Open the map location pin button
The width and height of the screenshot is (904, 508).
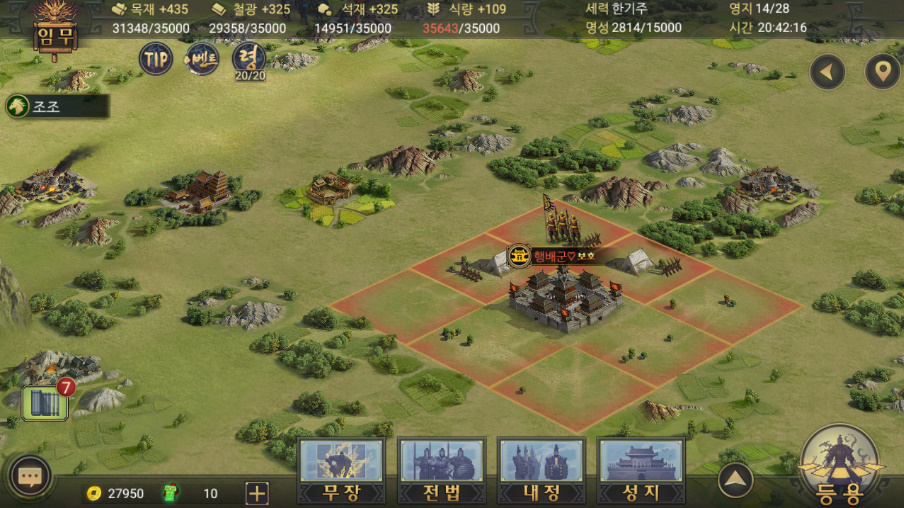tap(882, 72)
